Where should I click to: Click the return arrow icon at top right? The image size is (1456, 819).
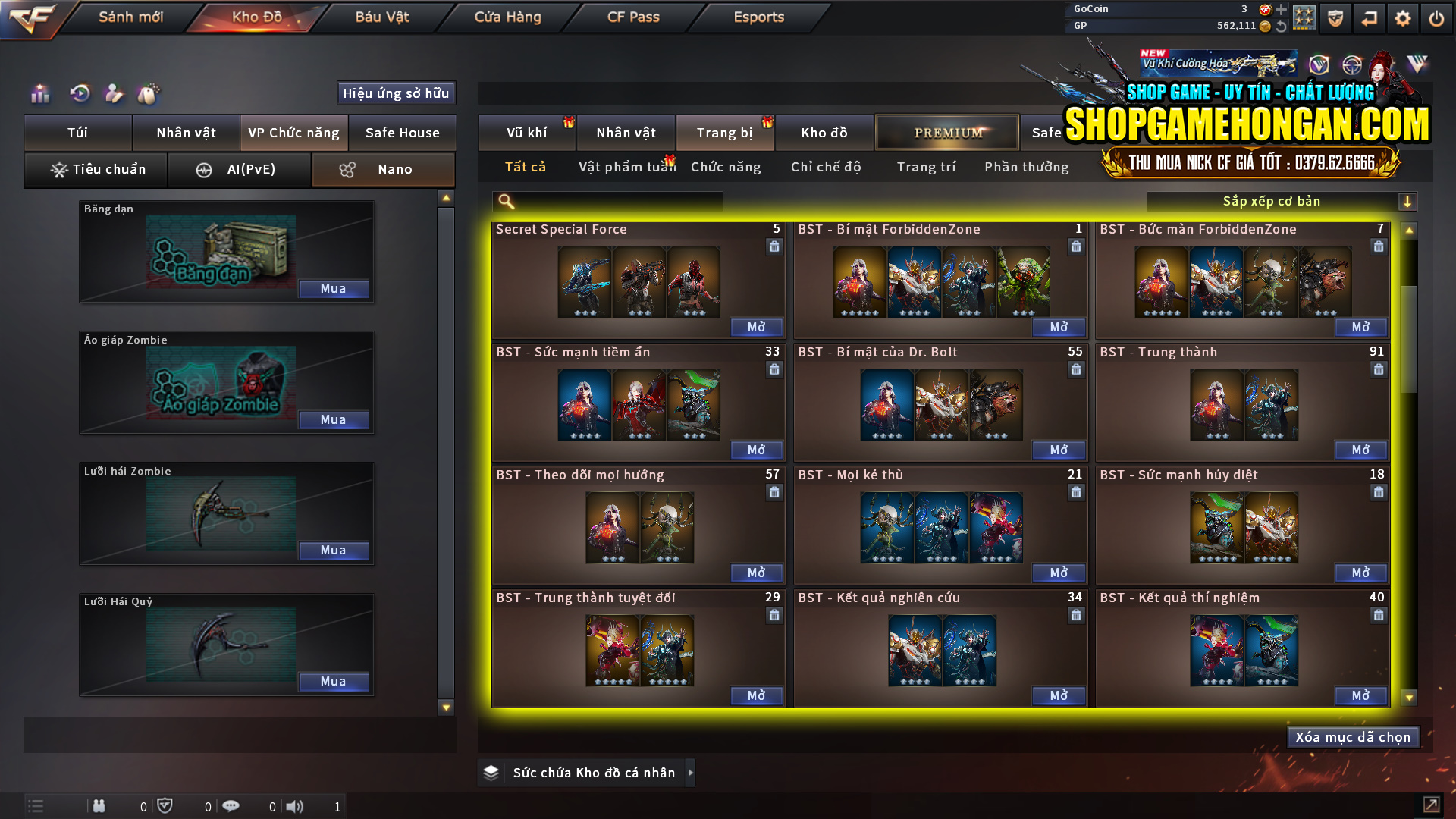1369,17
